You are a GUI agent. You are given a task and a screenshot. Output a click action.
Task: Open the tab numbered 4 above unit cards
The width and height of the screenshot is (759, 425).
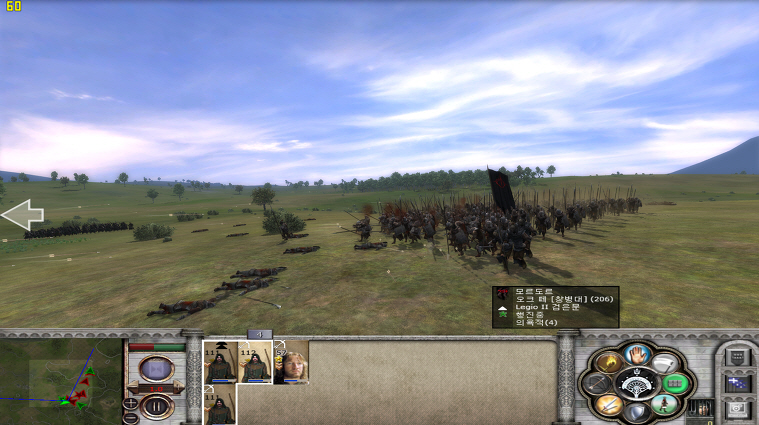click(260, 334)
